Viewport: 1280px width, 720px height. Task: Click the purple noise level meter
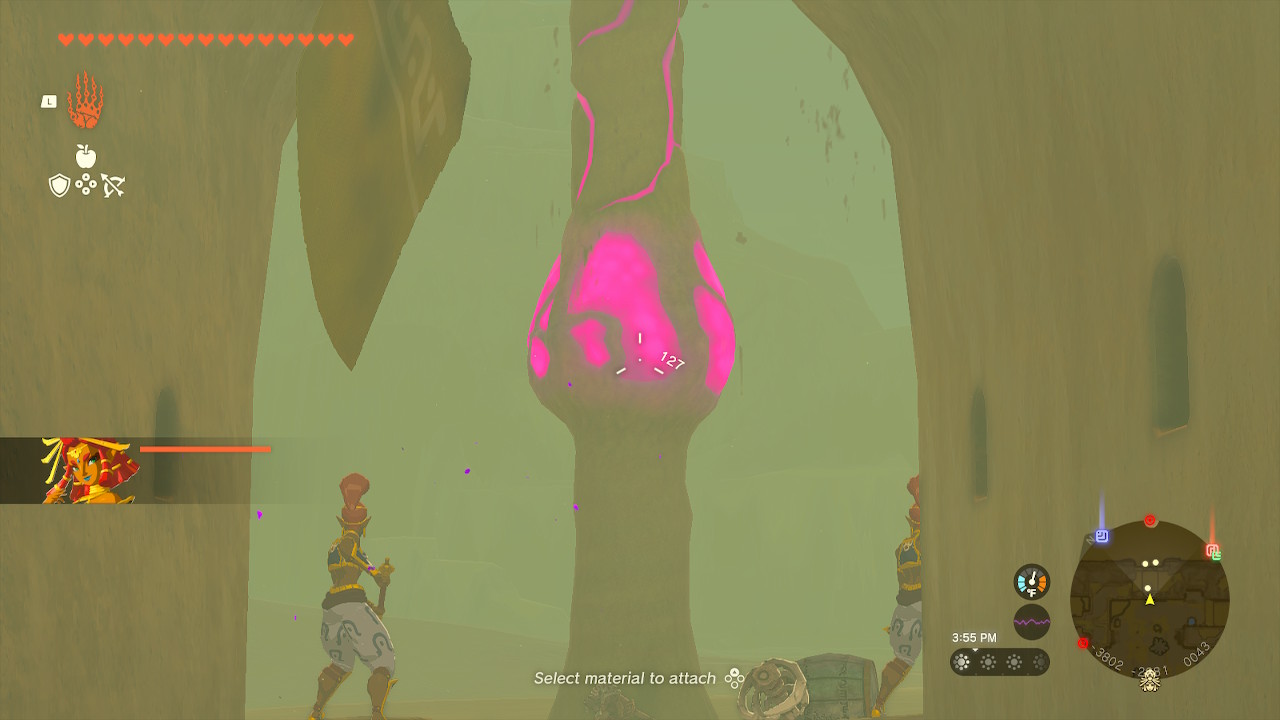tap(1031, 621)
